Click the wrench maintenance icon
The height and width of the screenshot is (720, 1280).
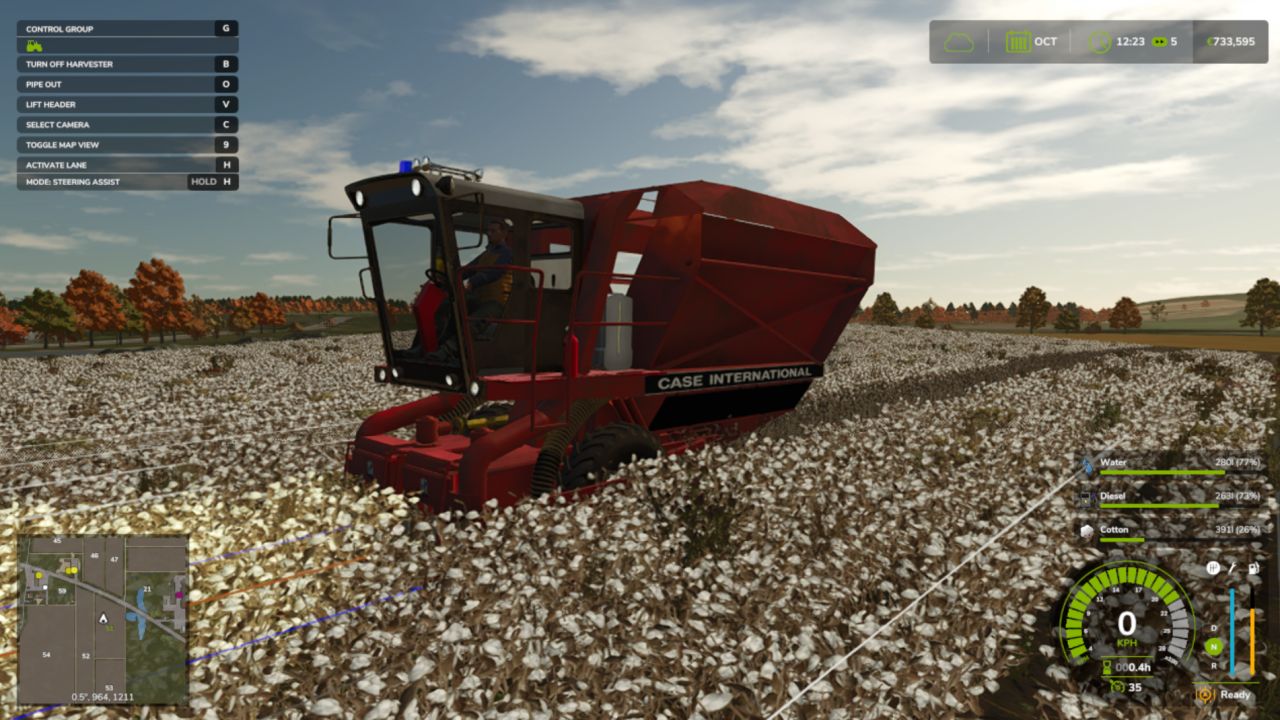1232,569
